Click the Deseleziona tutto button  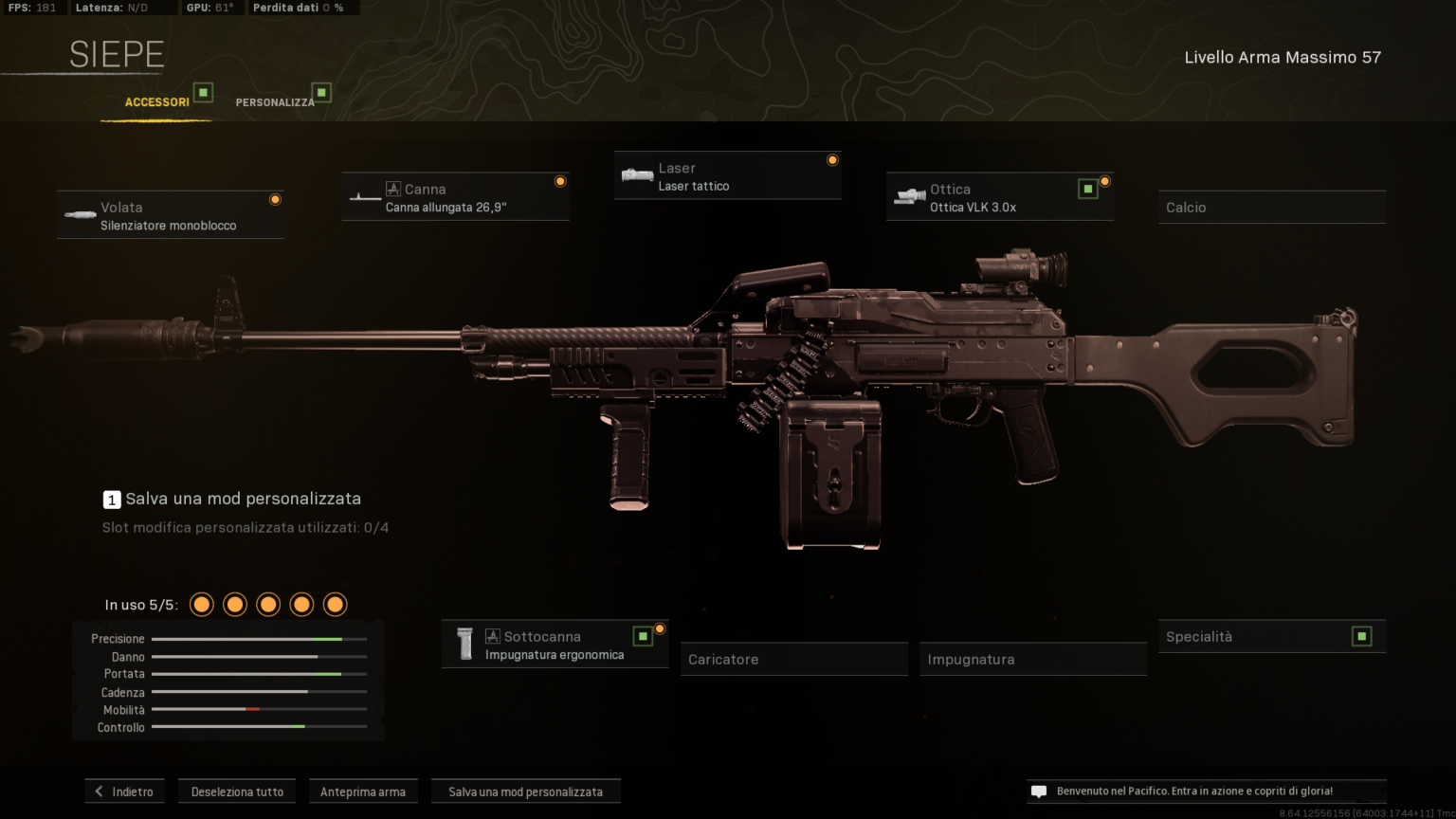236,791
